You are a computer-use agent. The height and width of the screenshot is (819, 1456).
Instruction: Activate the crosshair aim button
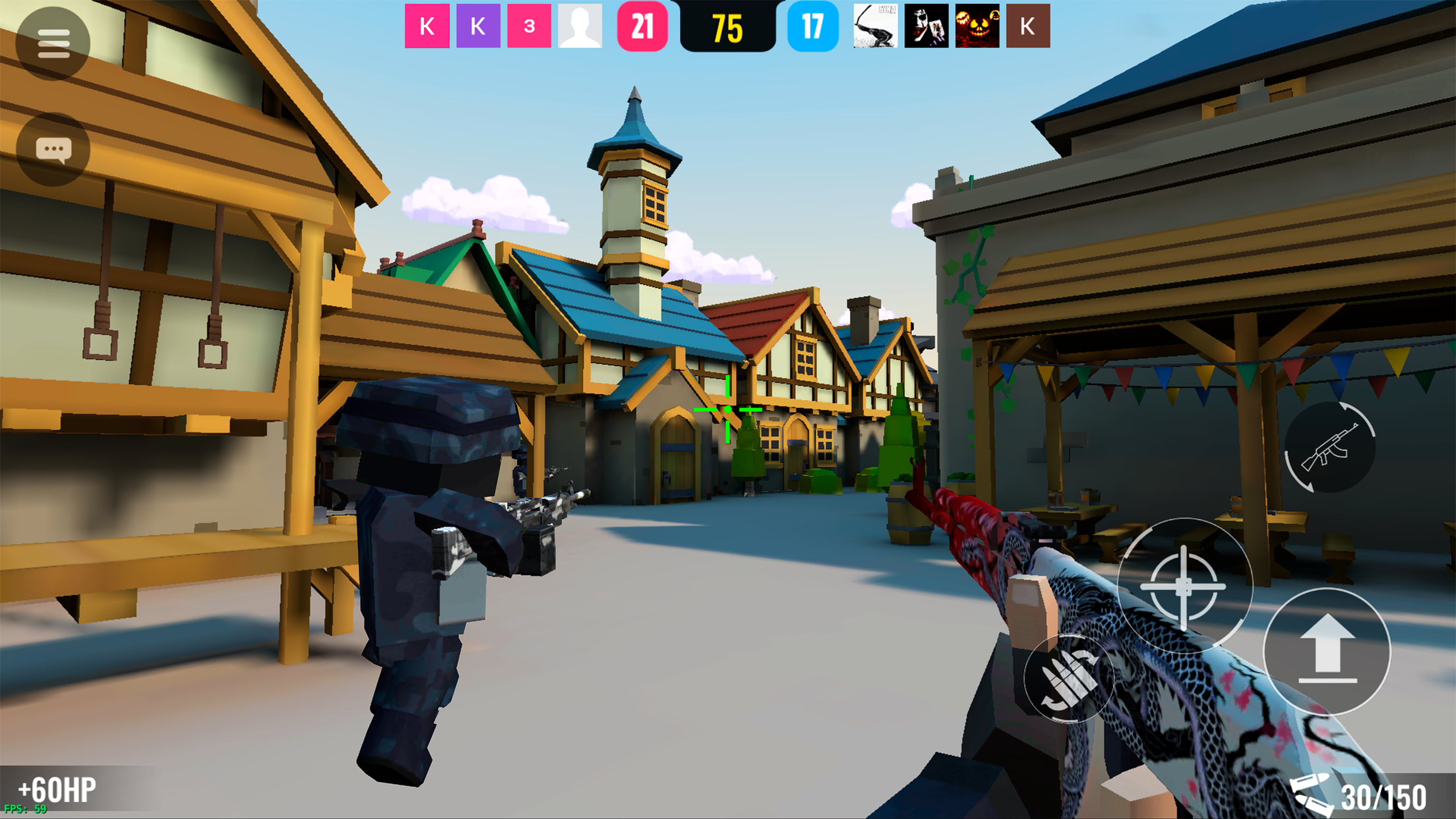tap(1184, 586)
